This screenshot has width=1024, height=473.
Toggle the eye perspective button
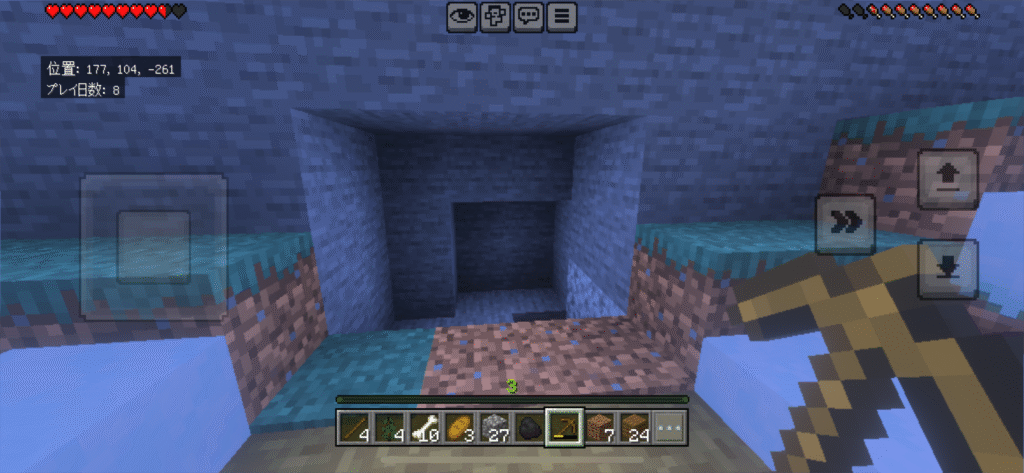(461, 16)
